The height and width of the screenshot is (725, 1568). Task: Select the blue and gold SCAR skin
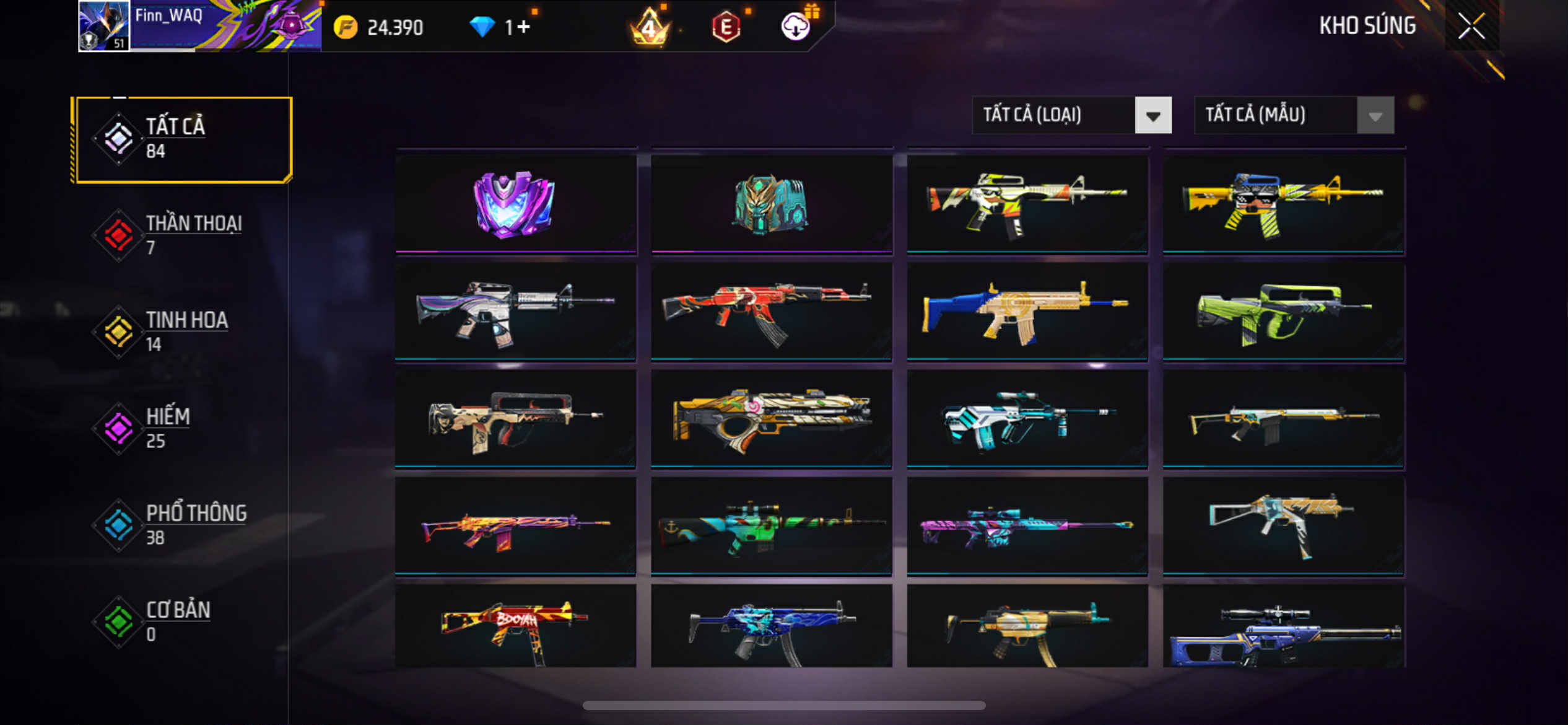[1027, 311]
